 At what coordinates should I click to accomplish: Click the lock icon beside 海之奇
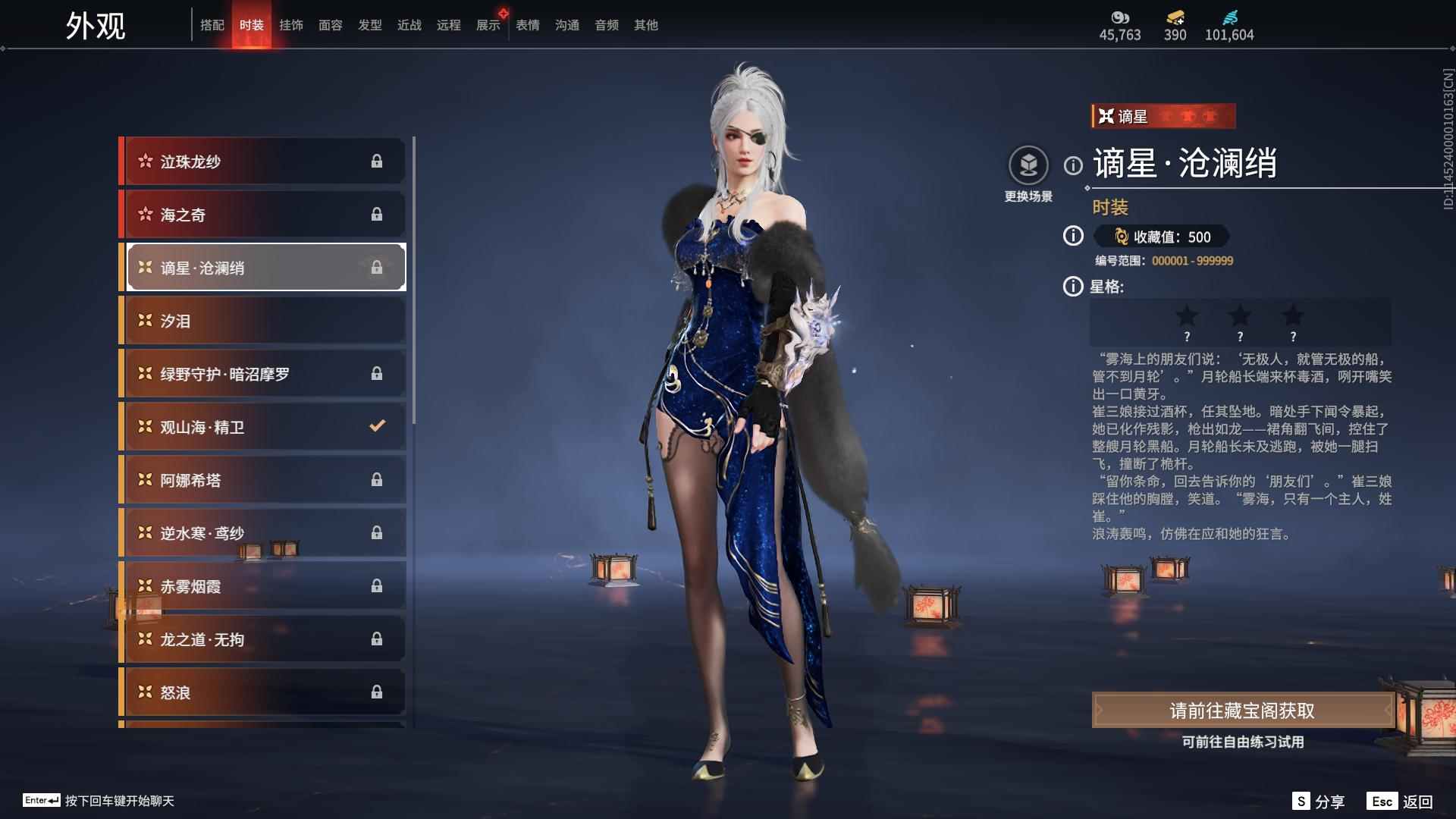tap(378, 215)
